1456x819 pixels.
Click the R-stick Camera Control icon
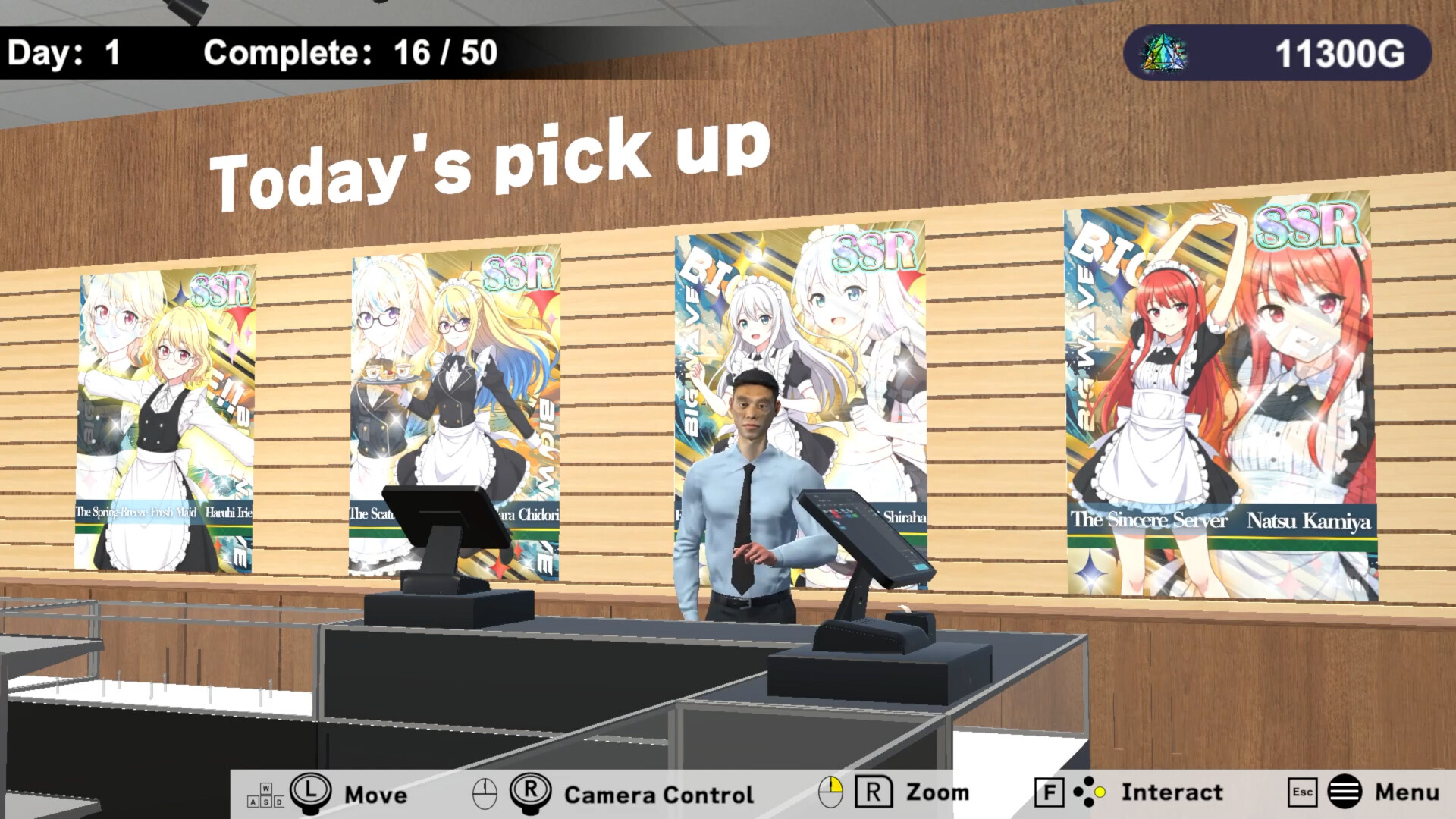(x=533, y=791)
